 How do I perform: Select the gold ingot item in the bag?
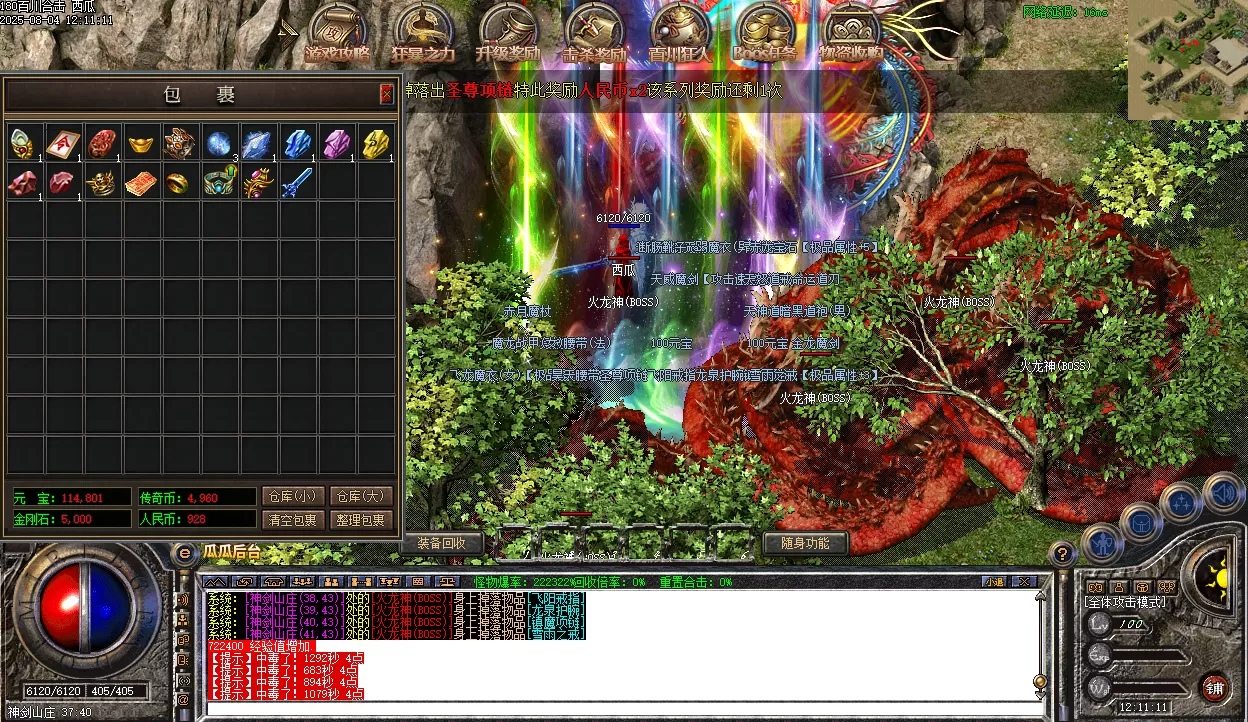[x=141, y=143]
